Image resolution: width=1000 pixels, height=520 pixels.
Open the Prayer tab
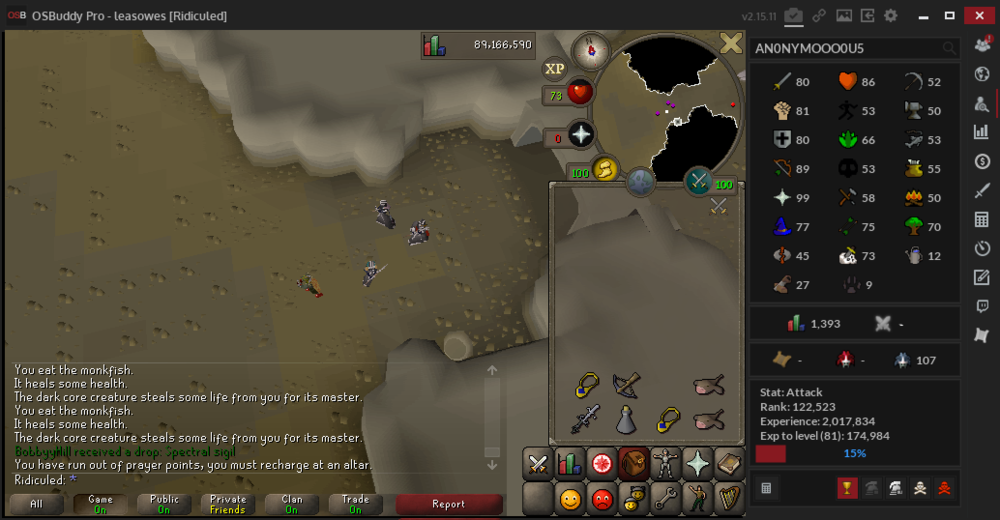point(697,464)
